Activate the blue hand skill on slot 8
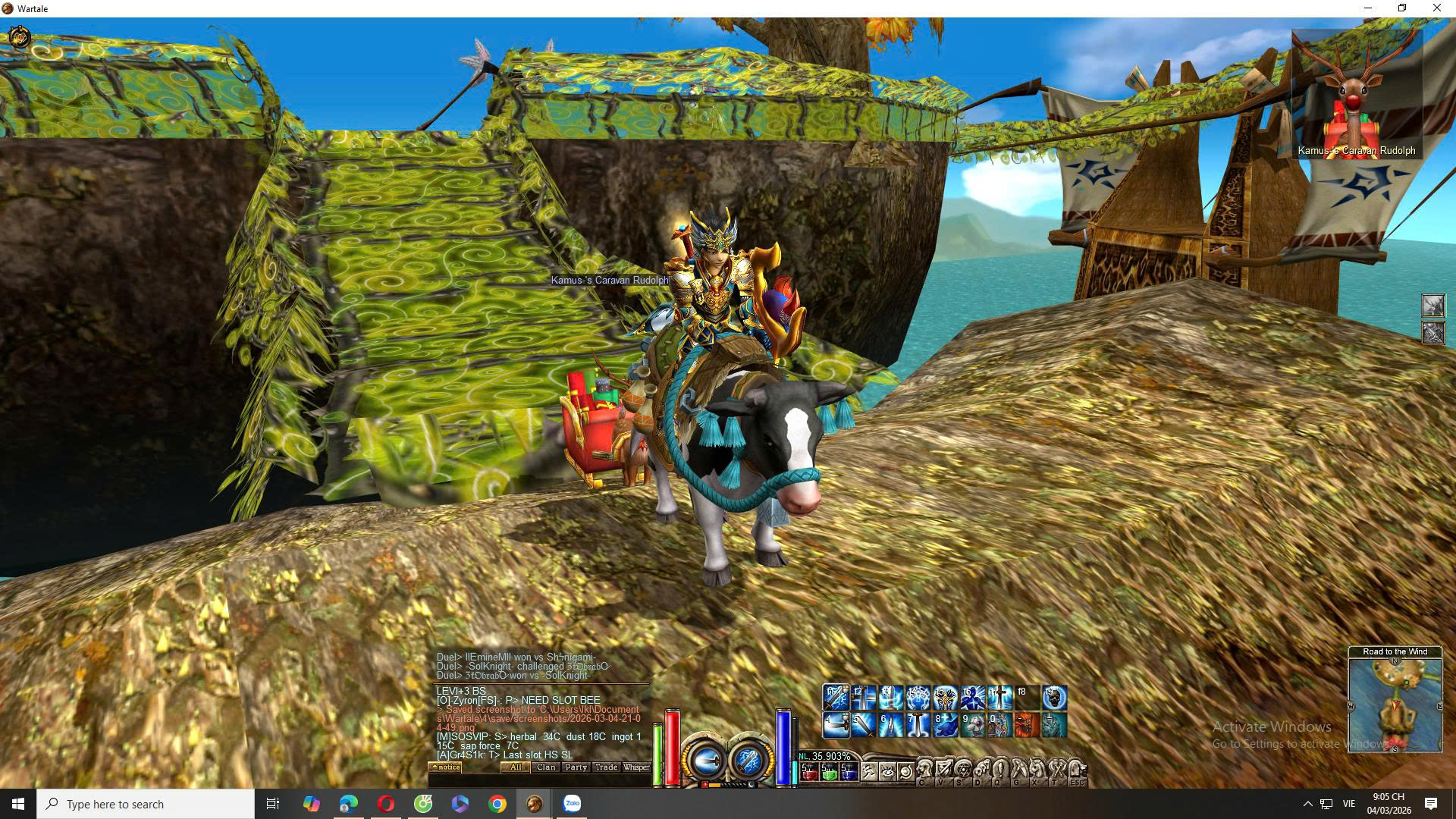The height and width of the screenshot is (819, 1456). point(945,725)
